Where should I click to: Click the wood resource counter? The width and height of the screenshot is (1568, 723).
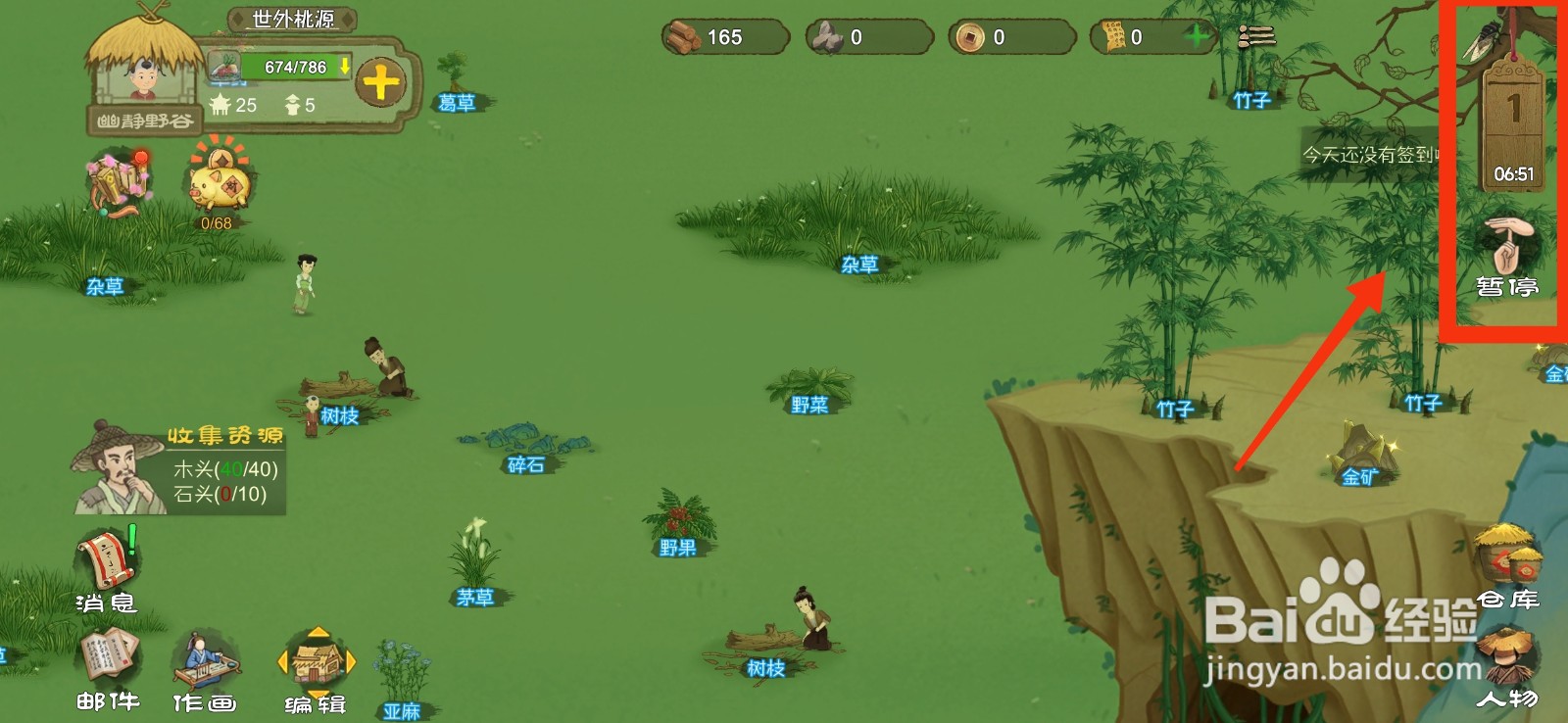[x=723, y=37]
